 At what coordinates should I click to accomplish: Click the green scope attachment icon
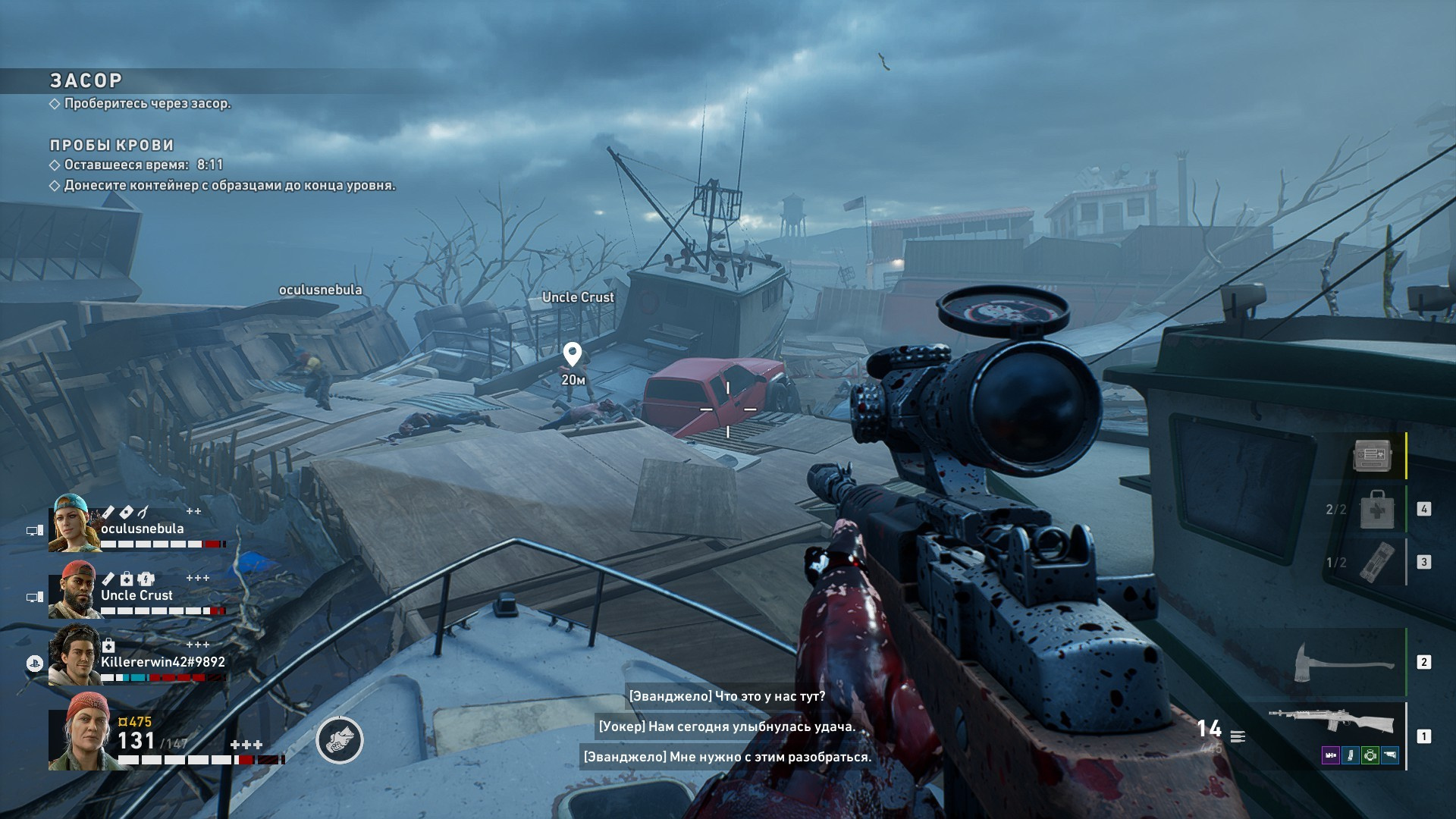click(x=1370, y=755)
